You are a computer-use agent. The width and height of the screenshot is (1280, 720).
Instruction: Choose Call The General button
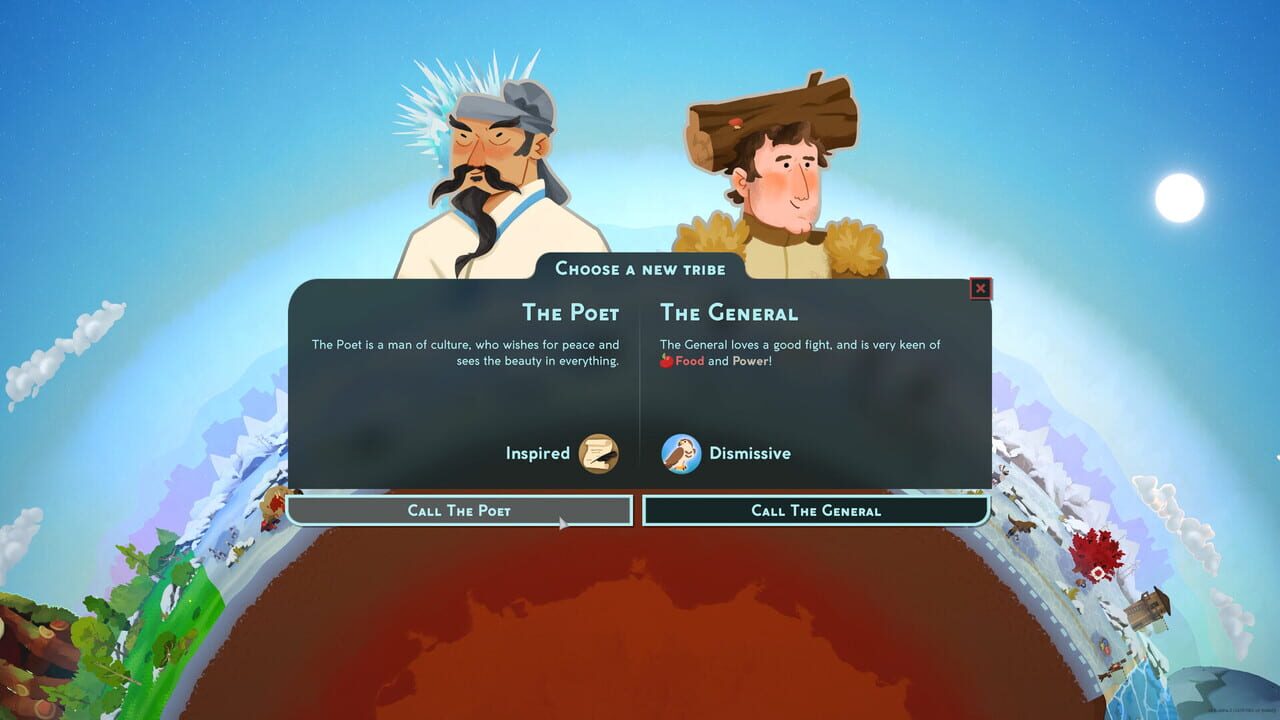(x=815, y=510)
